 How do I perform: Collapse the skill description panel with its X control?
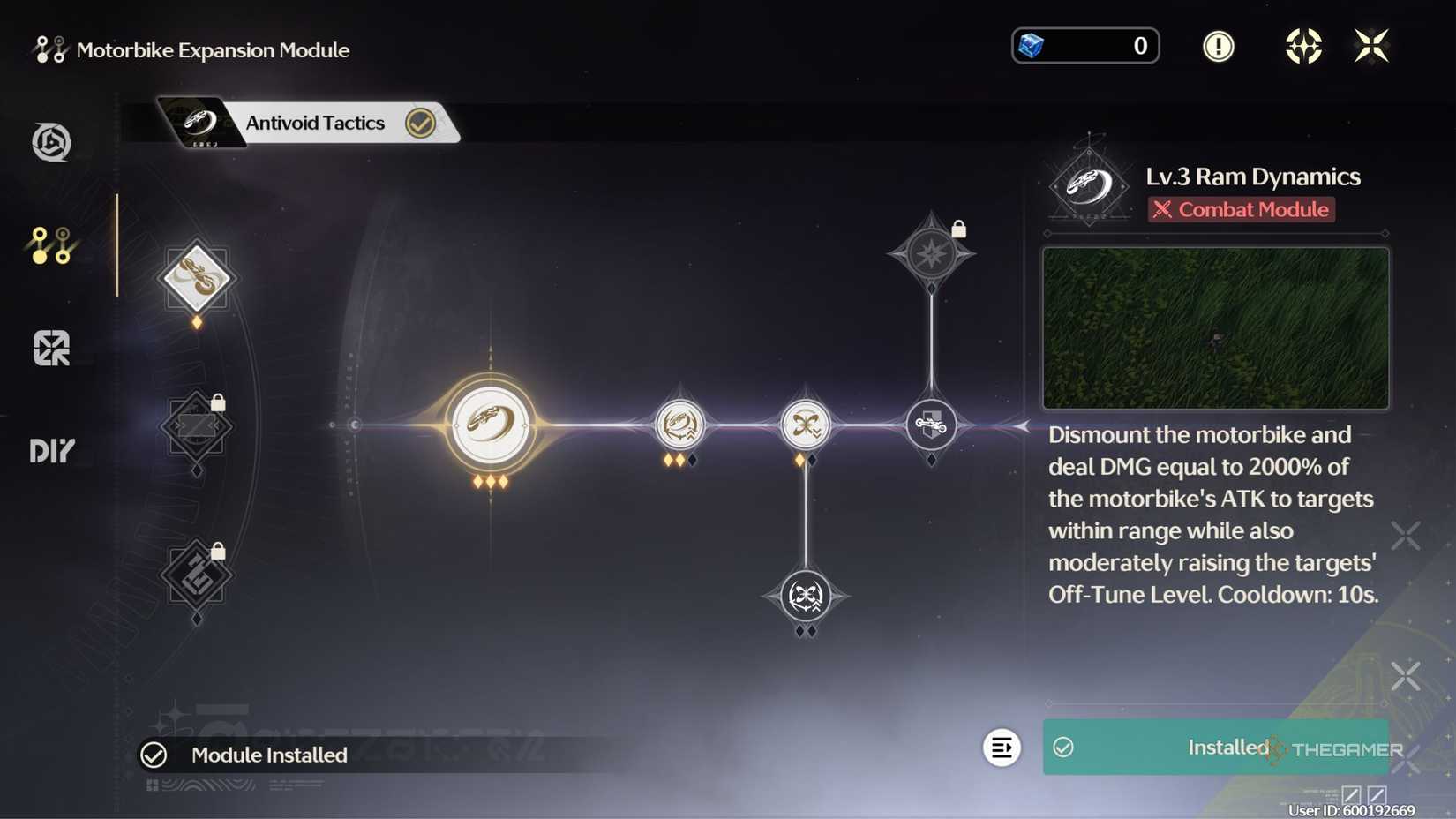coord(1405,533)
